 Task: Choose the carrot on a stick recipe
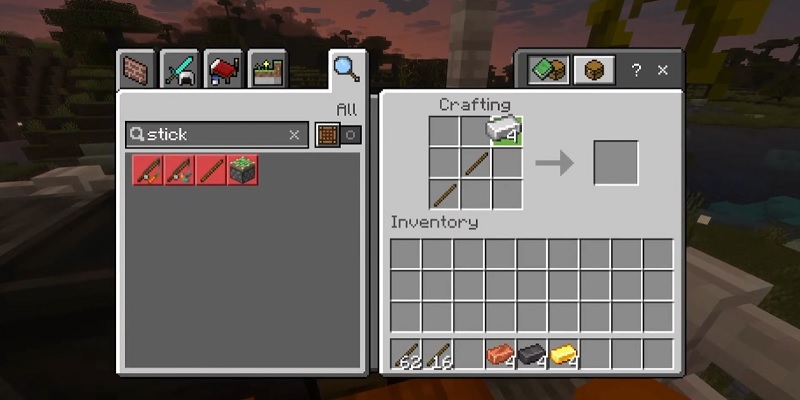[147, 170]
